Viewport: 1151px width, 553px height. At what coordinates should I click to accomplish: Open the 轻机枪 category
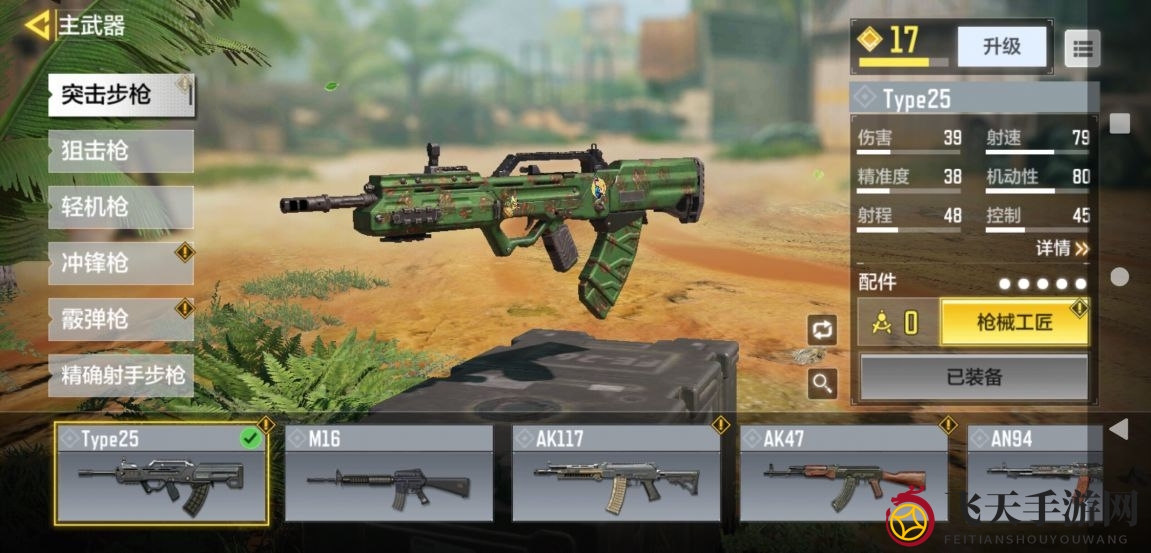[x=120, y=207]
